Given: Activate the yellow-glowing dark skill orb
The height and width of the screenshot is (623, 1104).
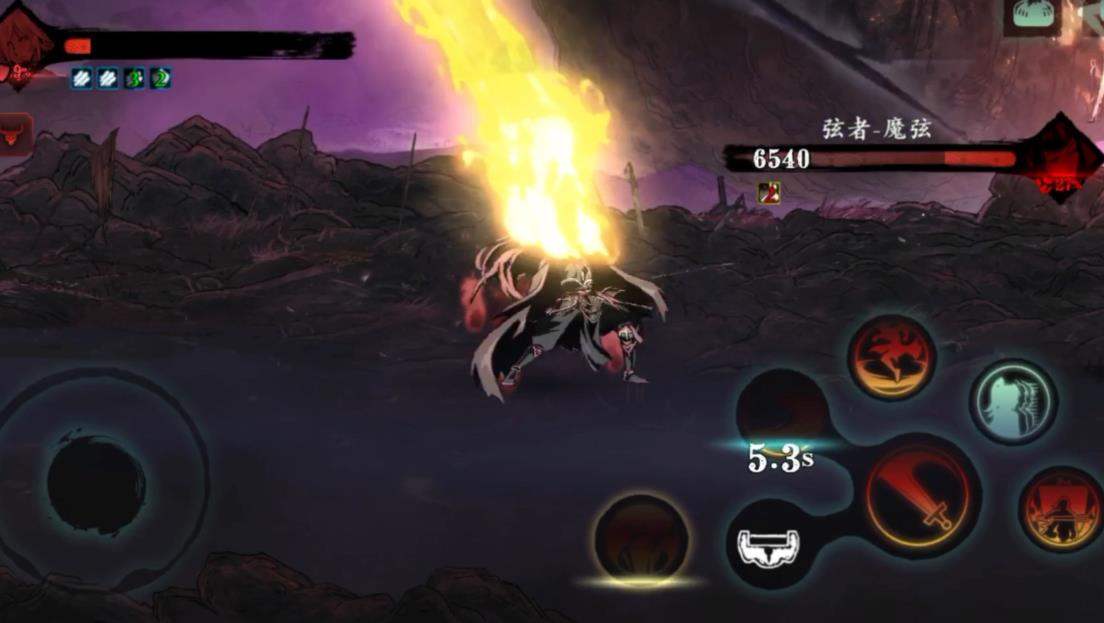Looking at the screenshot, I should [x=640, y=540].
